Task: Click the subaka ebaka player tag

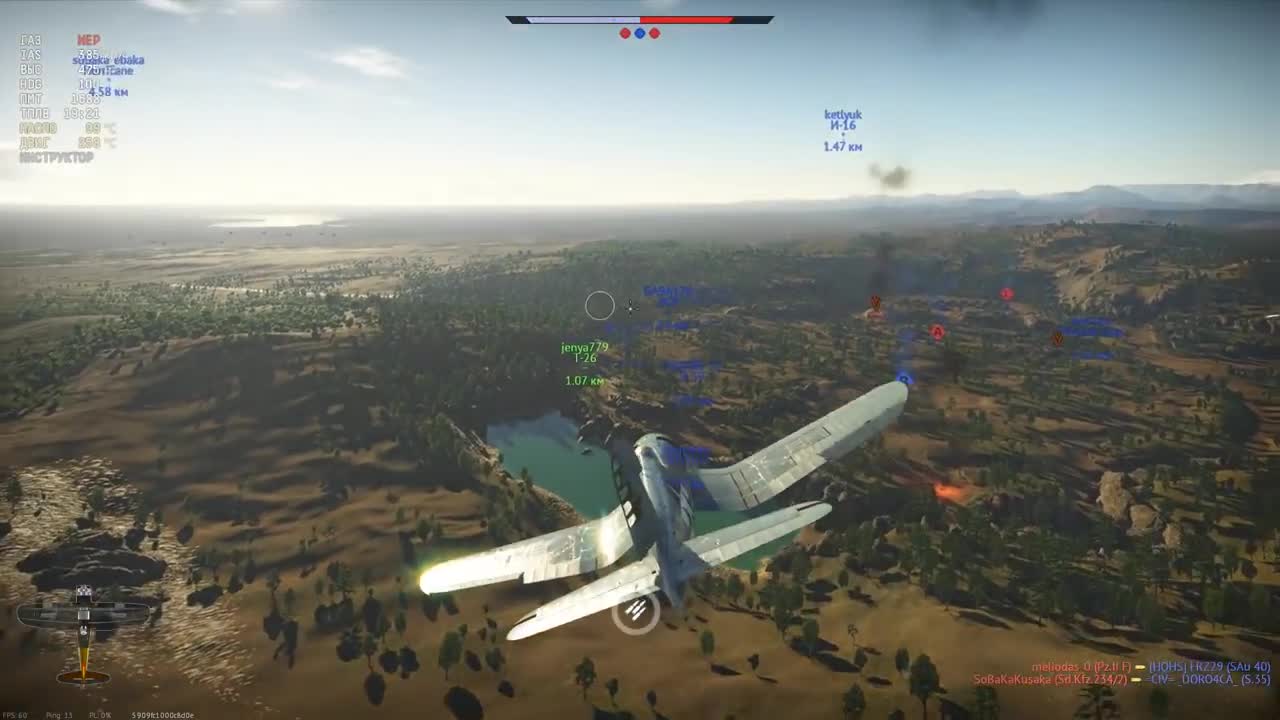Action: pyautogui.click(x=109, y=59)
